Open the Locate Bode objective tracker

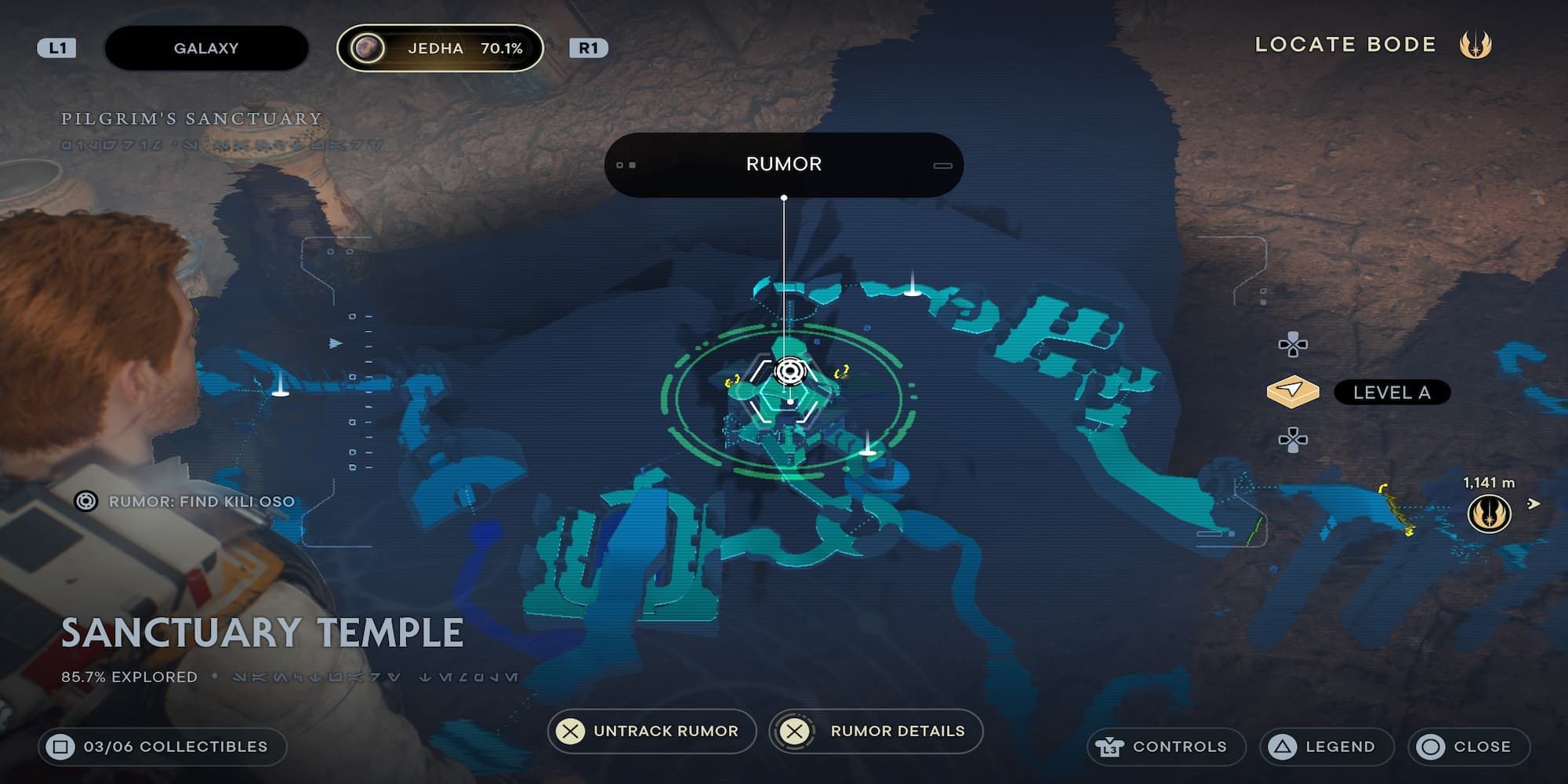tap(1372, 45)
